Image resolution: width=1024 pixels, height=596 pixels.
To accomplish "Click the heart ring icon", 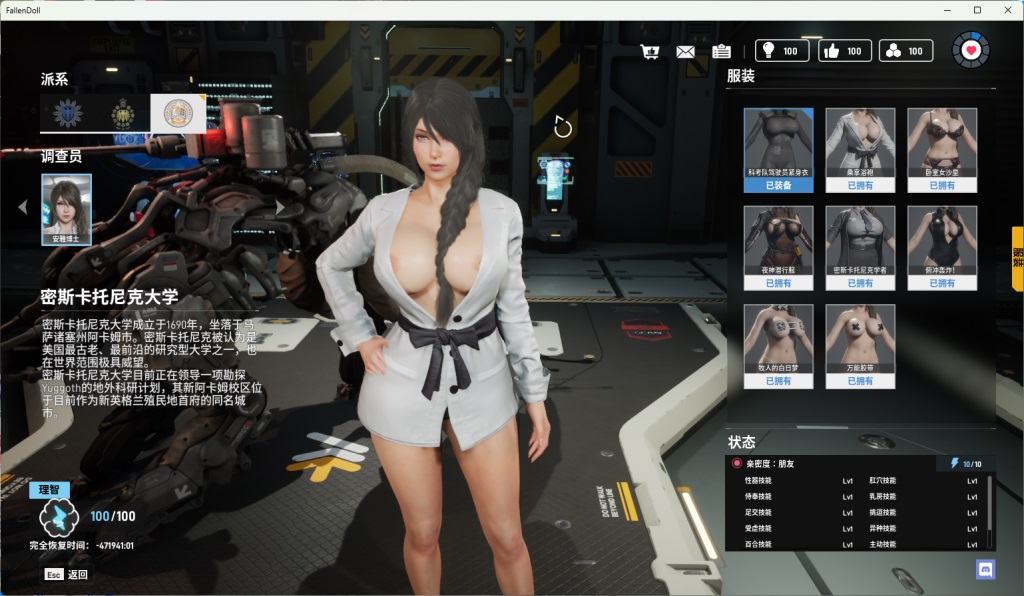I will pos(970,49).
